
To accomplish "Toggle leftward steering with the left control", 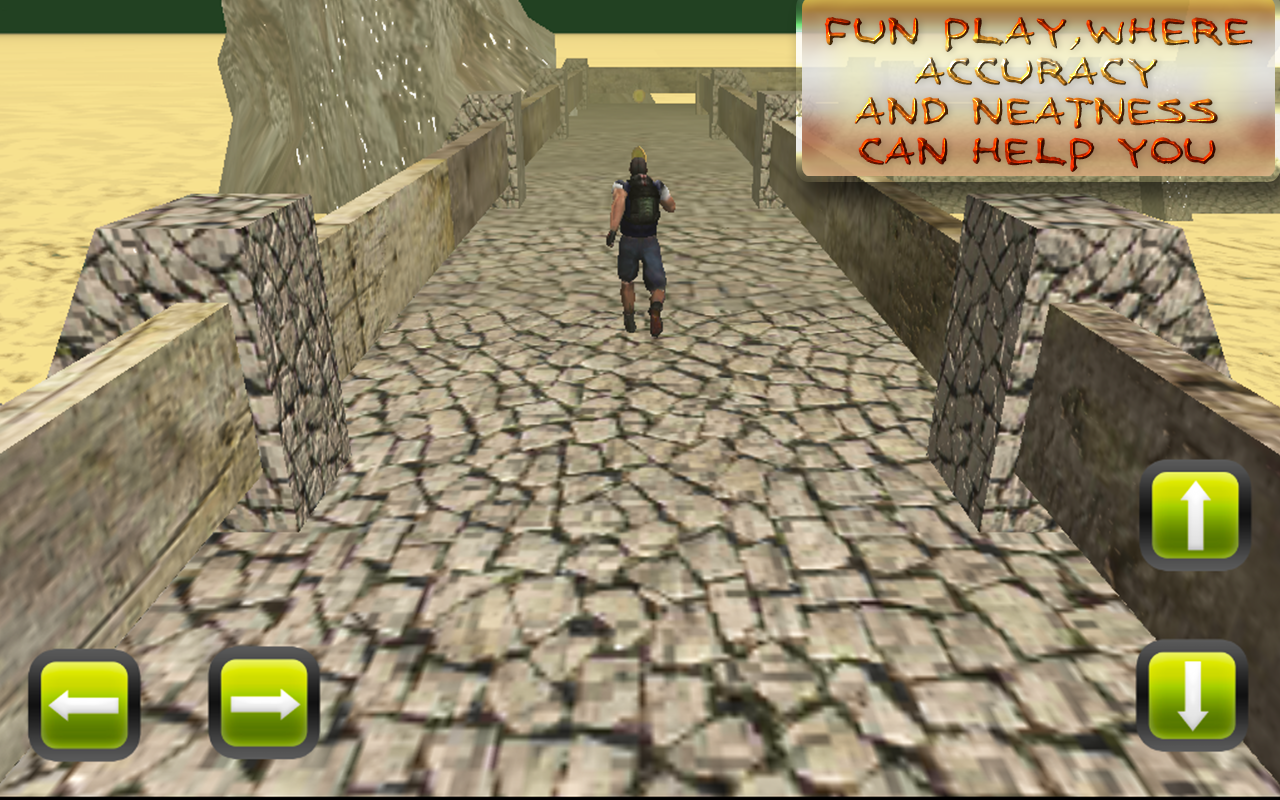I will pyautogui.click(x=85, y=703).
